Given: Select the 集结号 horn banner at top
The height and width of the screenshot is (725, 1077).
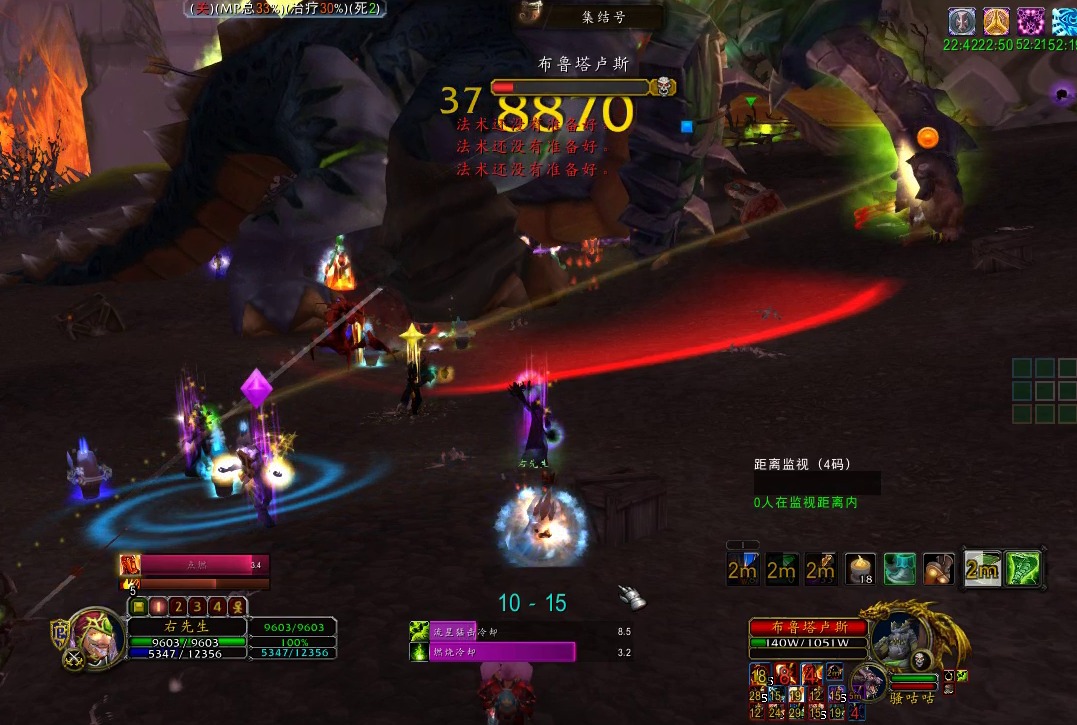Looking at the screenshot, I should (x=590, y=15).
